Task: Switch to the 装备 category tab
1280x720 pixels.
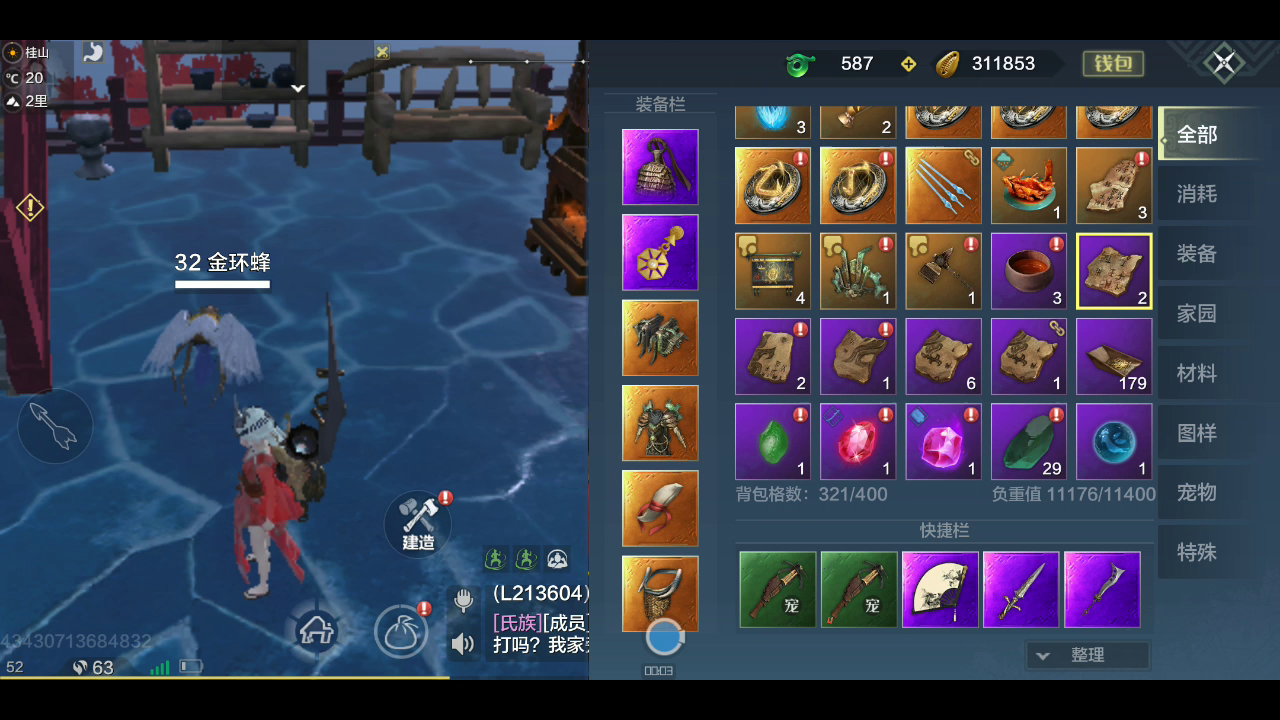Action: pos(1197,254)
